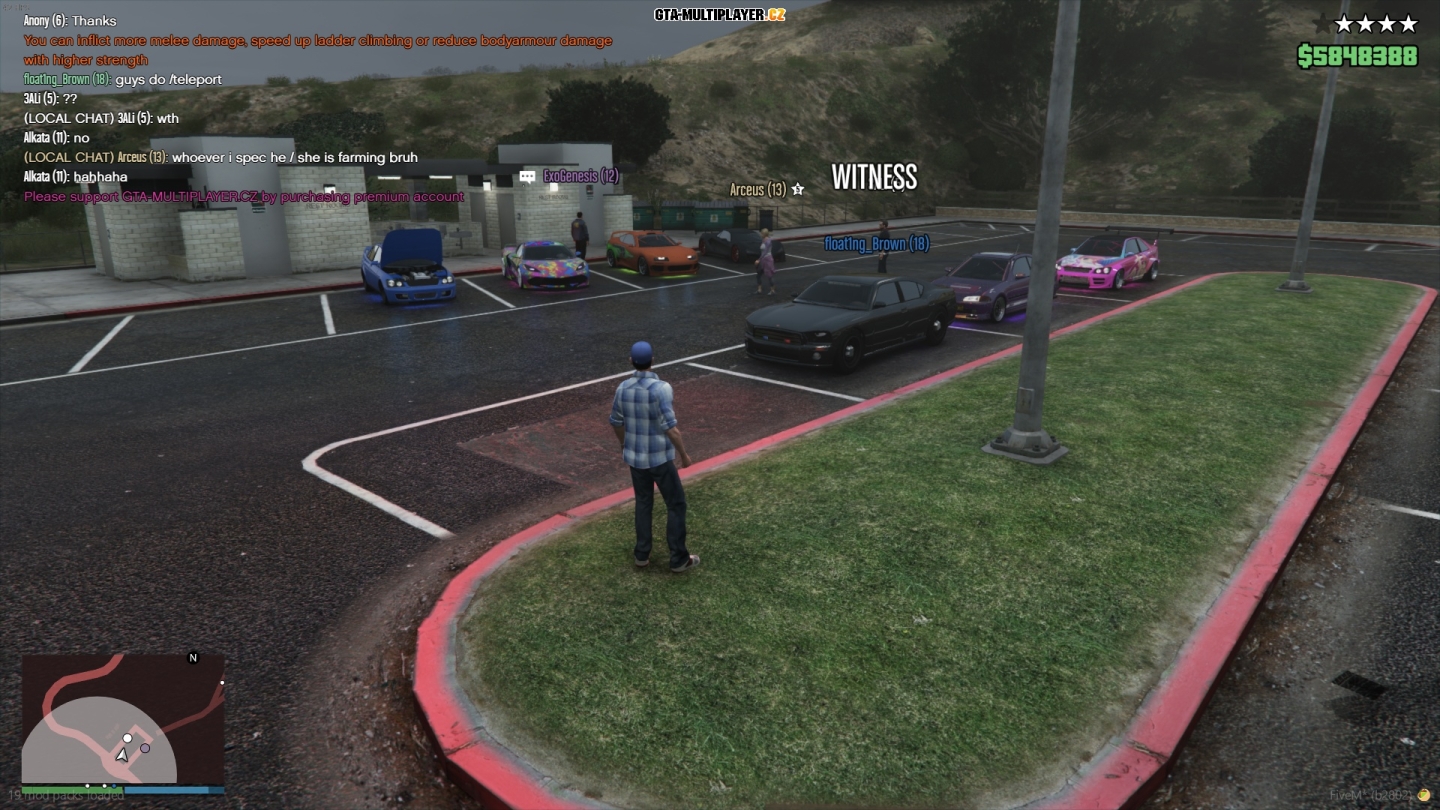Click the FiveM emblem in bottom right corner
Image resolution: width=1440 pixels, height=810 pixels.
pyautogui.click(x=1424, y=794)
